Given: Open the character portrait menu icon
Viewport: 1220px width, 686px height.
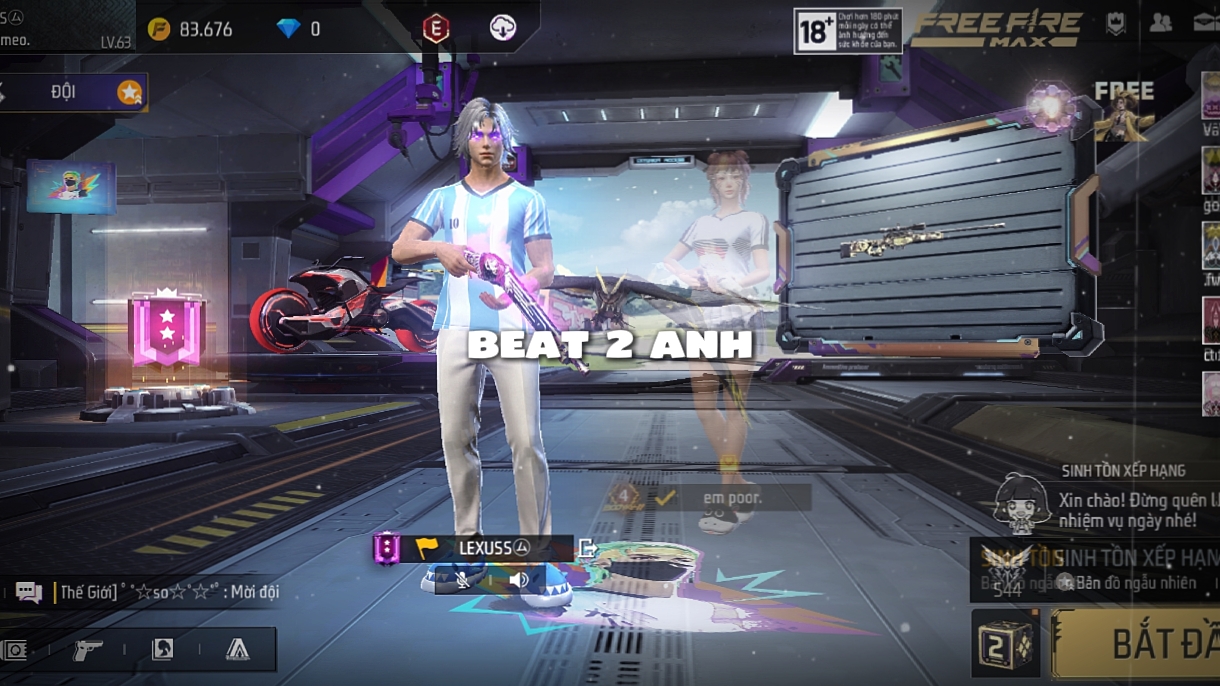Looking at the screenshot, I should 162,650.
